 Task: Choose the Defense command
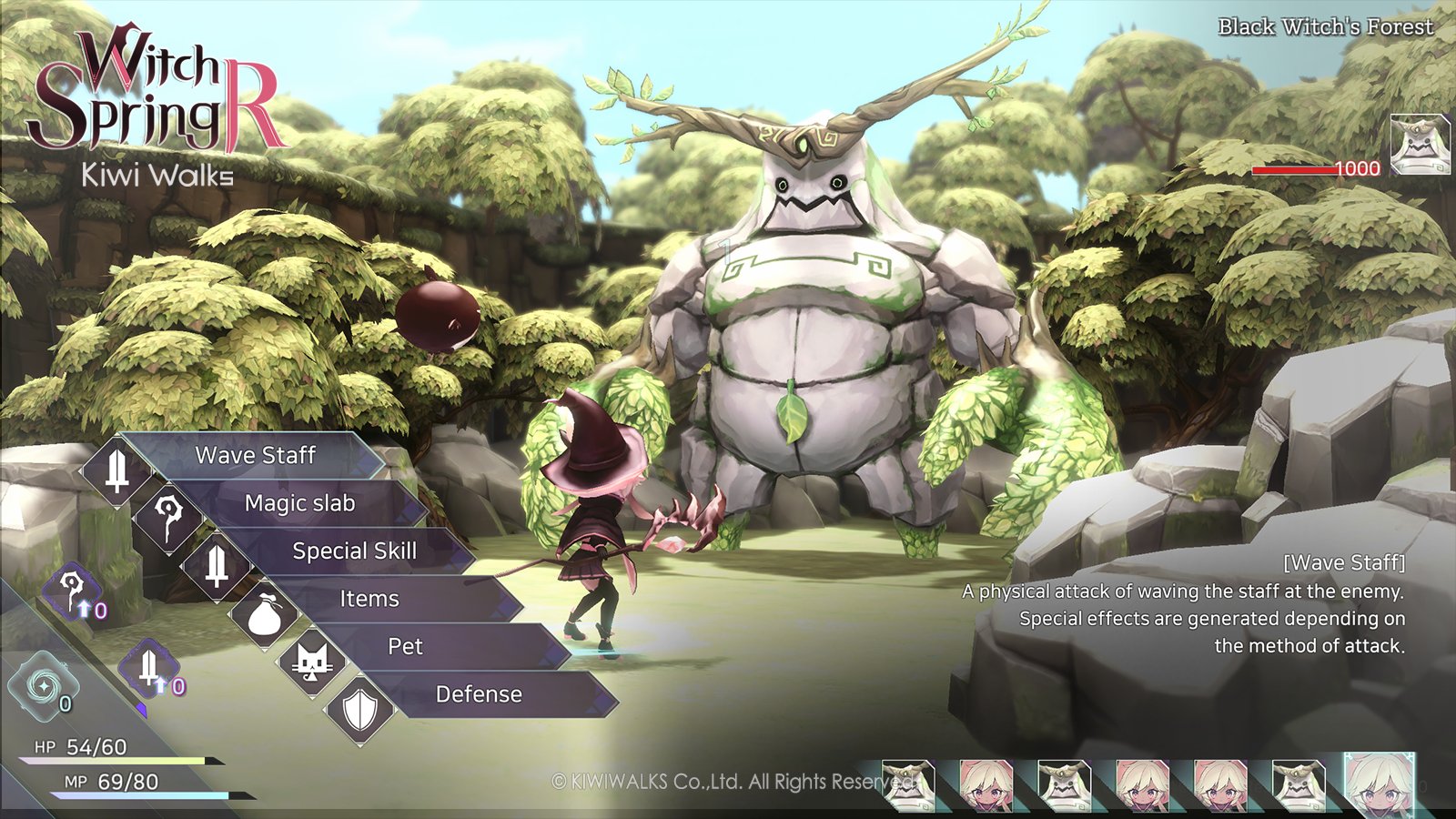(x=479, y=694)
